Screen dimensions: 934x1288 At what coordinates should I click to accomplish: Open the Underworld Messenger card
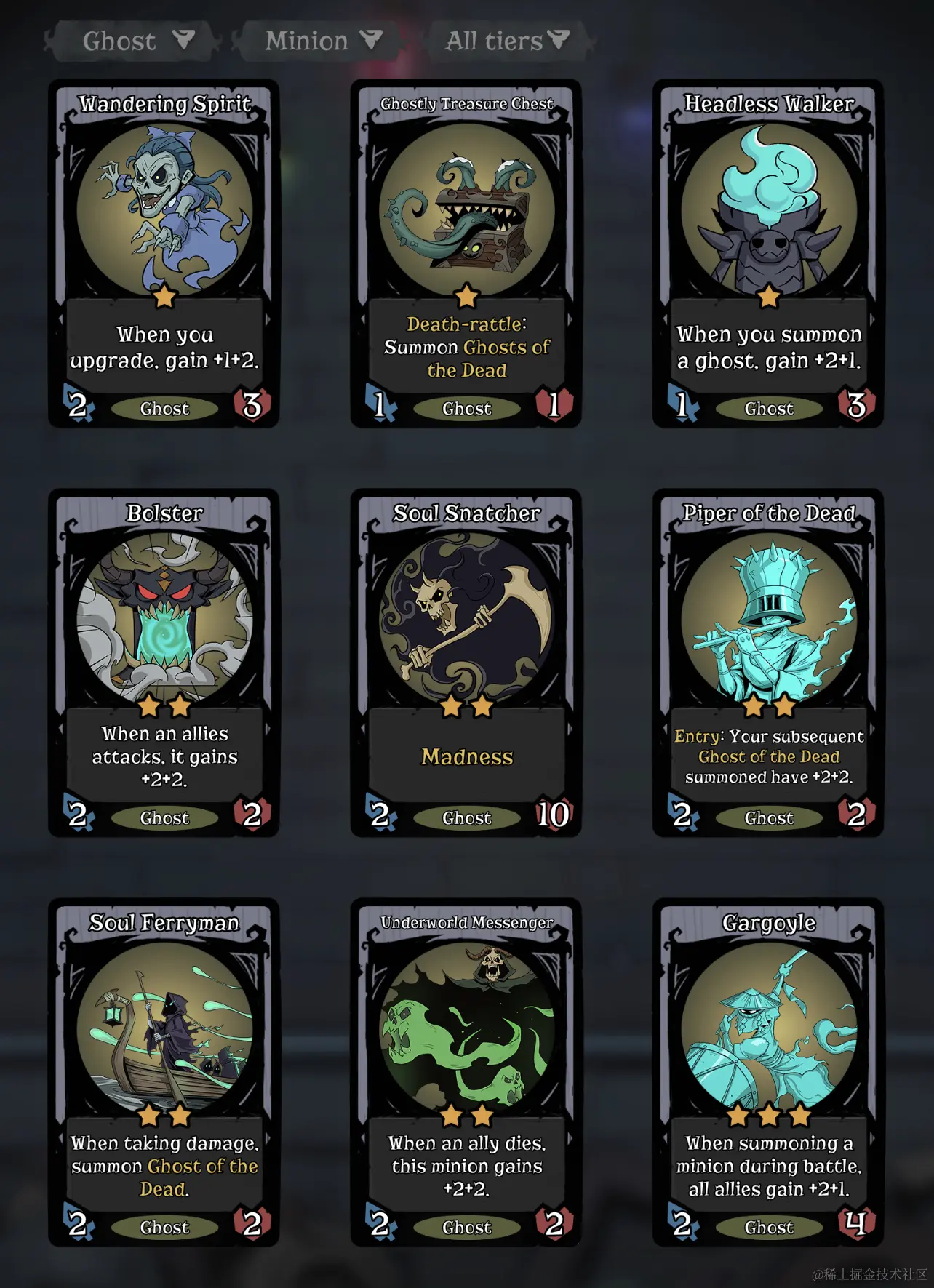click(x=466, y=1072)
